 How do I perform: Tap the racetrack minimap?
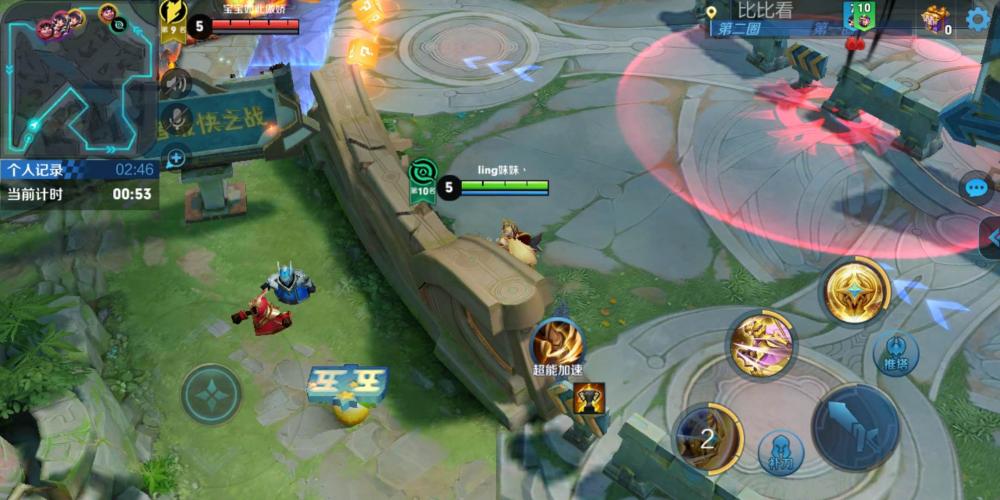[78, 80]
